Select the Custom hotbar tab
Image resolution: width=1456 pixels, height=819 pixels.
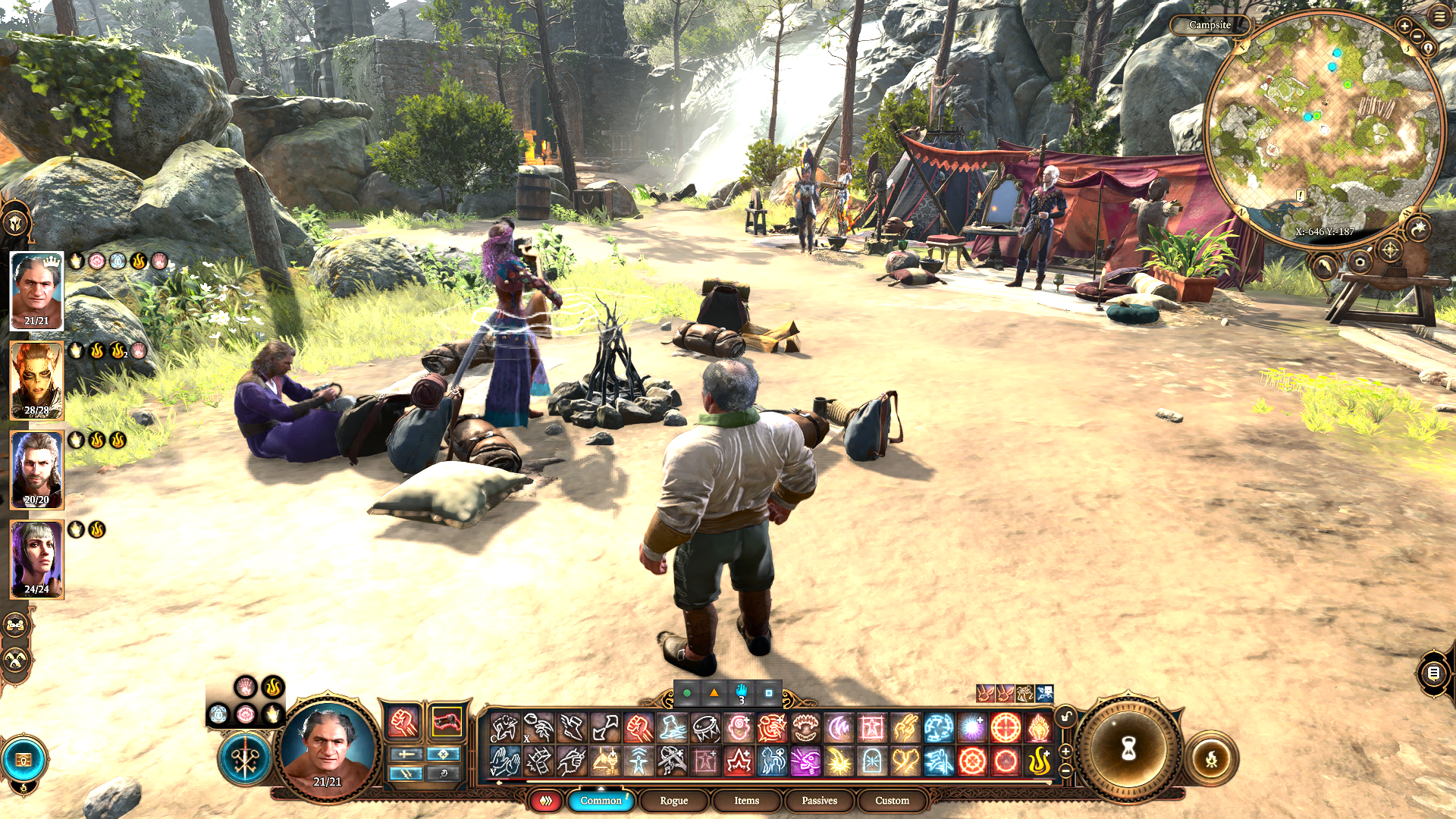892,801
